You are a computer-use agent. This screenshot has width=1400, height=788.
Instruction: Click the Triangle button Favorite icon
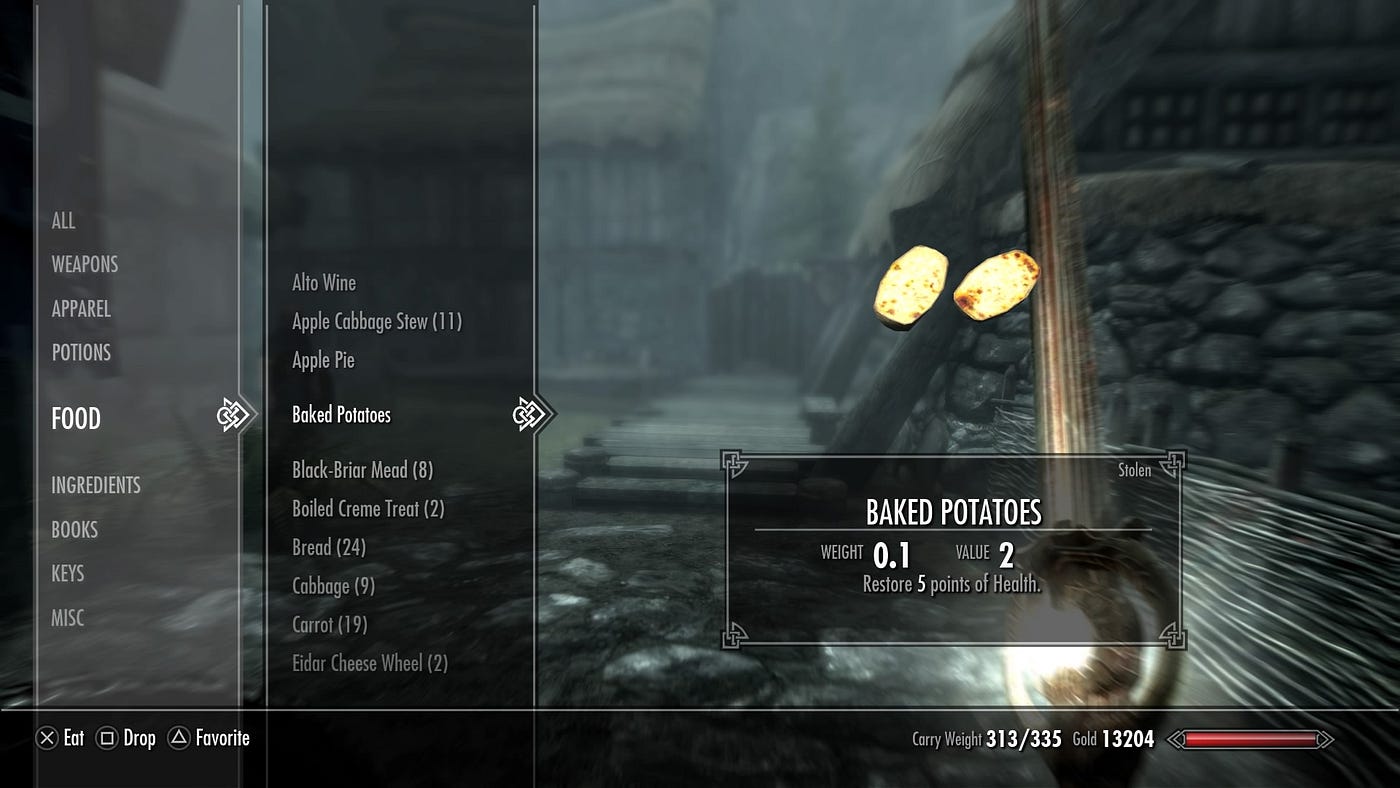click(x=178, y=738)
